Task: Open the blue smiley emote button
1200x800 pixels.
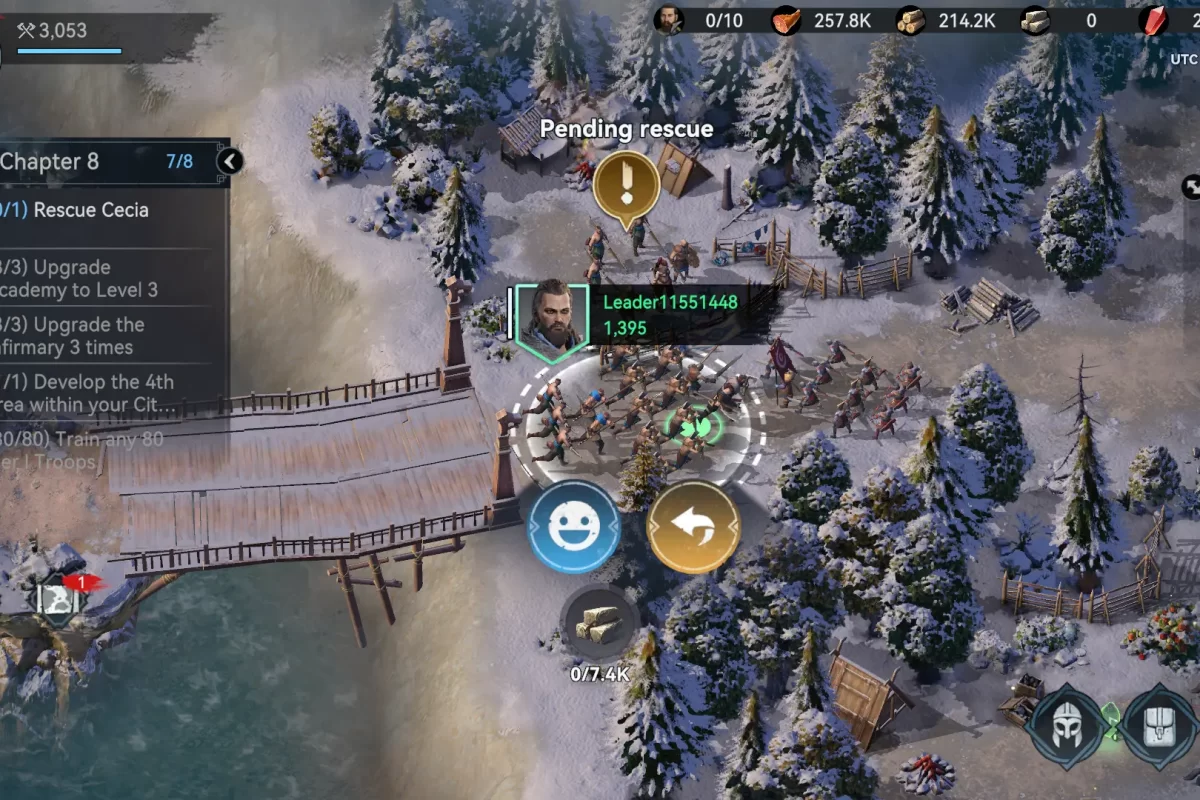Action: click(574, 526)
